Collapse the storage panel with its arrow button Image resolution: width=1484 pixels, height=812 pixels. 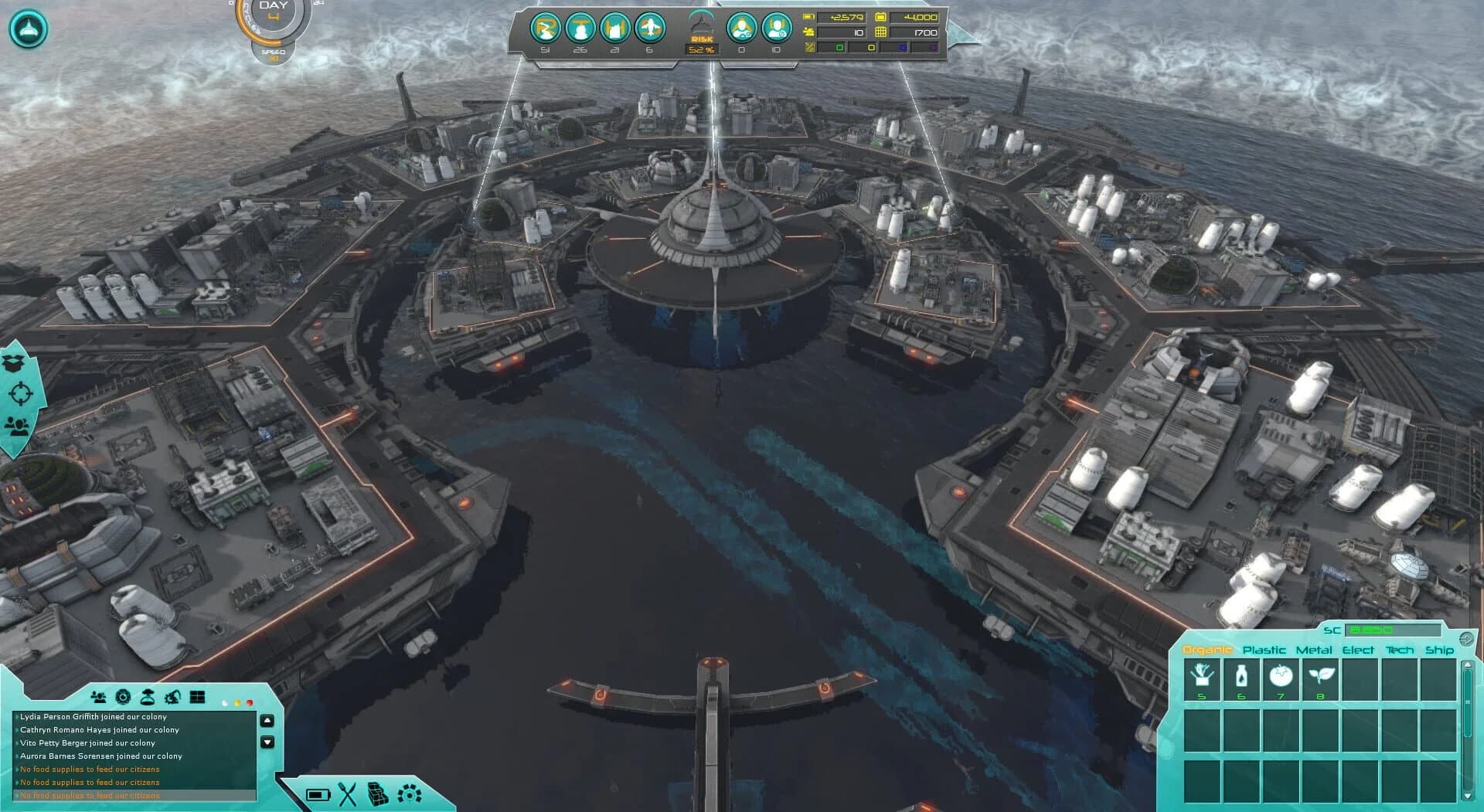click(x=1465, y=639)
